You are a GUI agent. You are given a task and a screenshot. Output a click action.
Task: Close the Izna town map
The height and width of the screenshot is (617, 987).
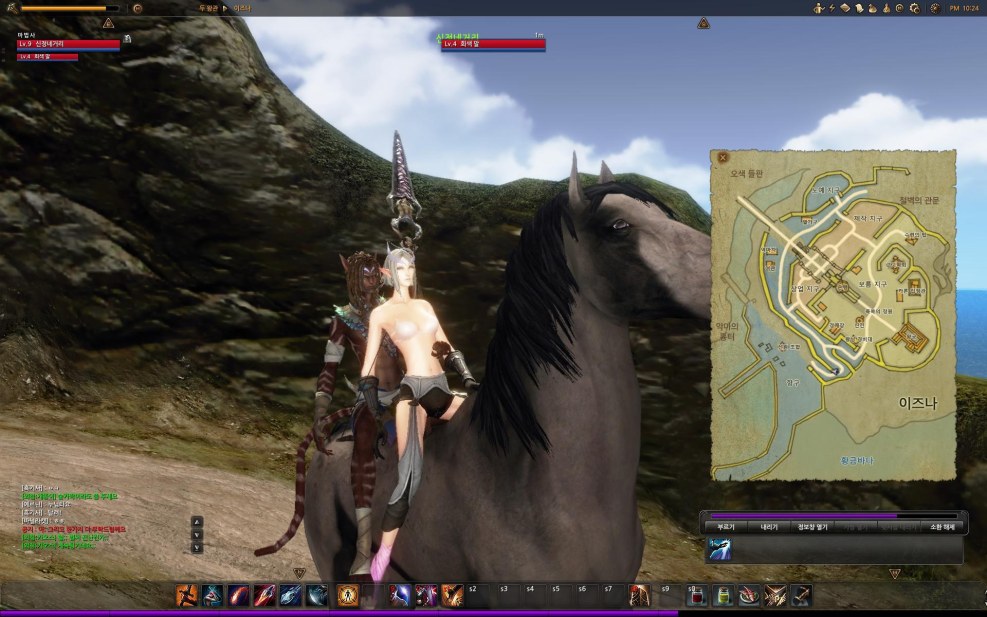723,157
